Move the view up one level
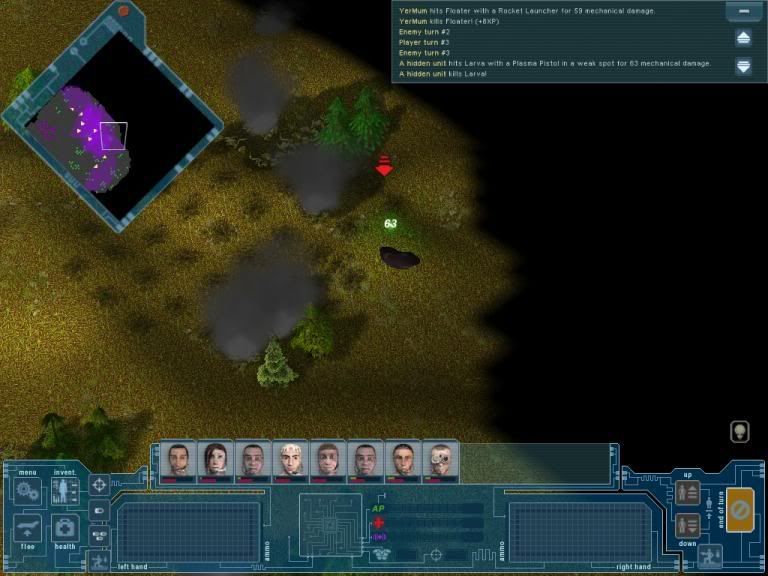Image resolution: width=768 pixels, height=576 pixels. pos(687,493)
